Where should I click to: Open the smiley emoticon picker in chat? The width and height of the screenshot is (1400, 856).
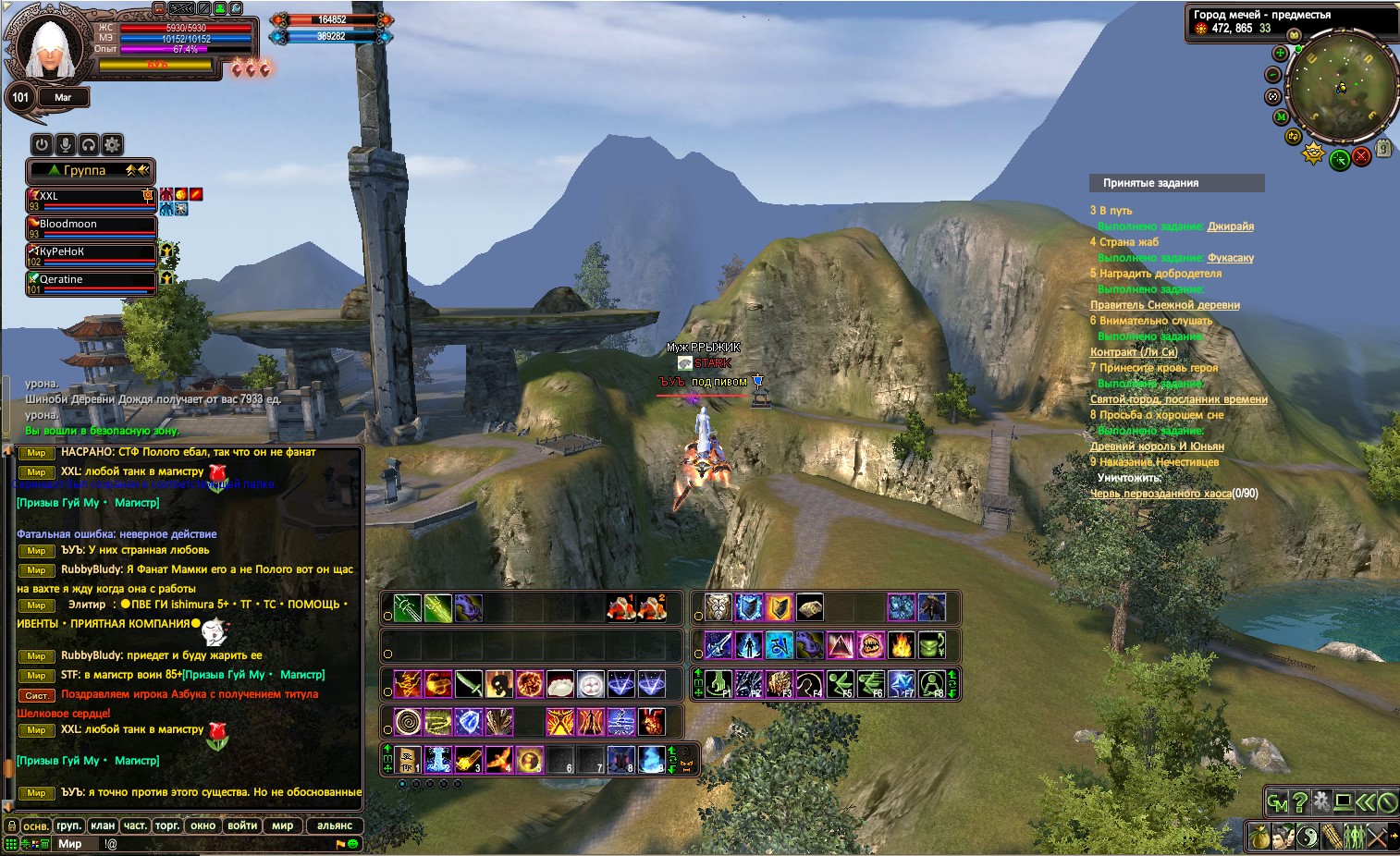click(353, 844)
